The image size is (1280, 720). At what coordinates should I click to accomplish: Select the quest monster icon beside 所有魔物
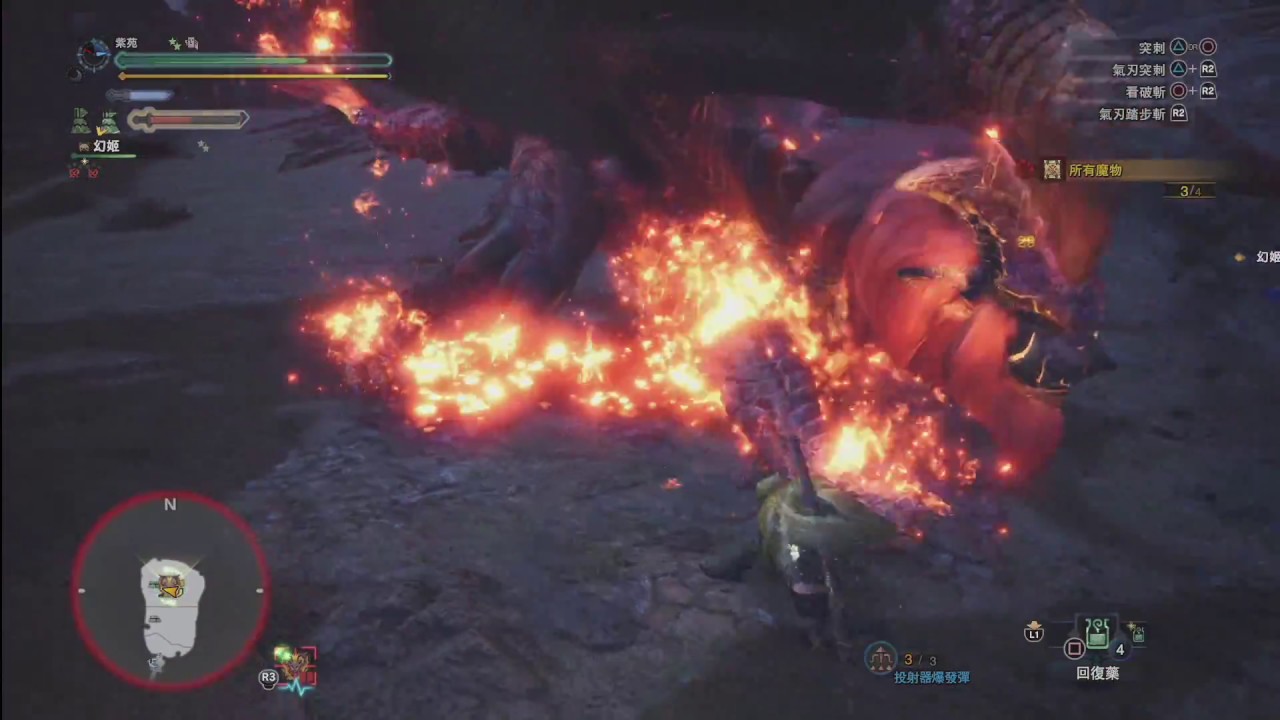point(1052,170)
